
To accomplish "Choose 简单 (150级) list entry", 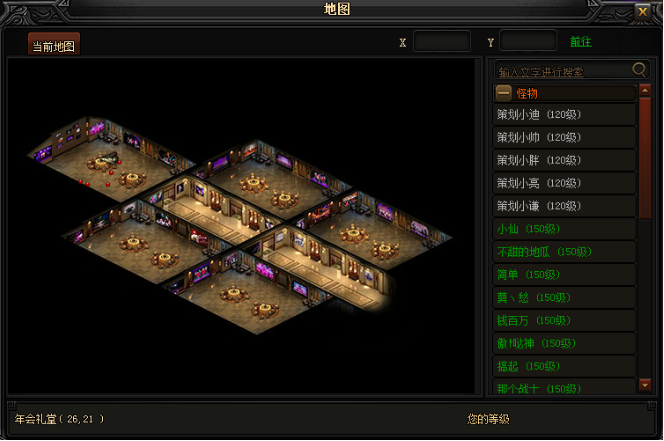I will click(564, 276).
